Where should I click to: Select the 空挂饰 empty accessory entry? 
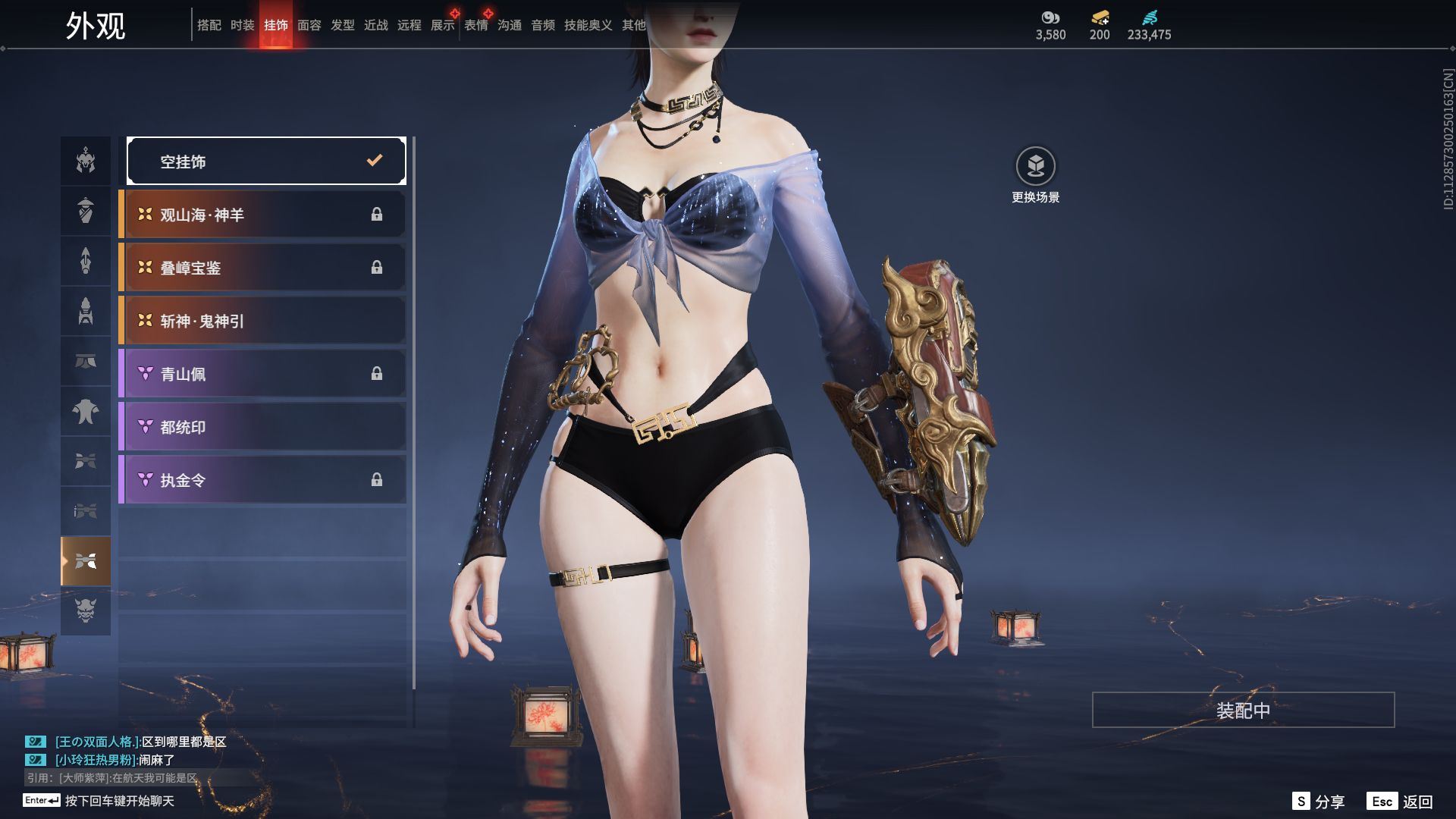[266, 161]
